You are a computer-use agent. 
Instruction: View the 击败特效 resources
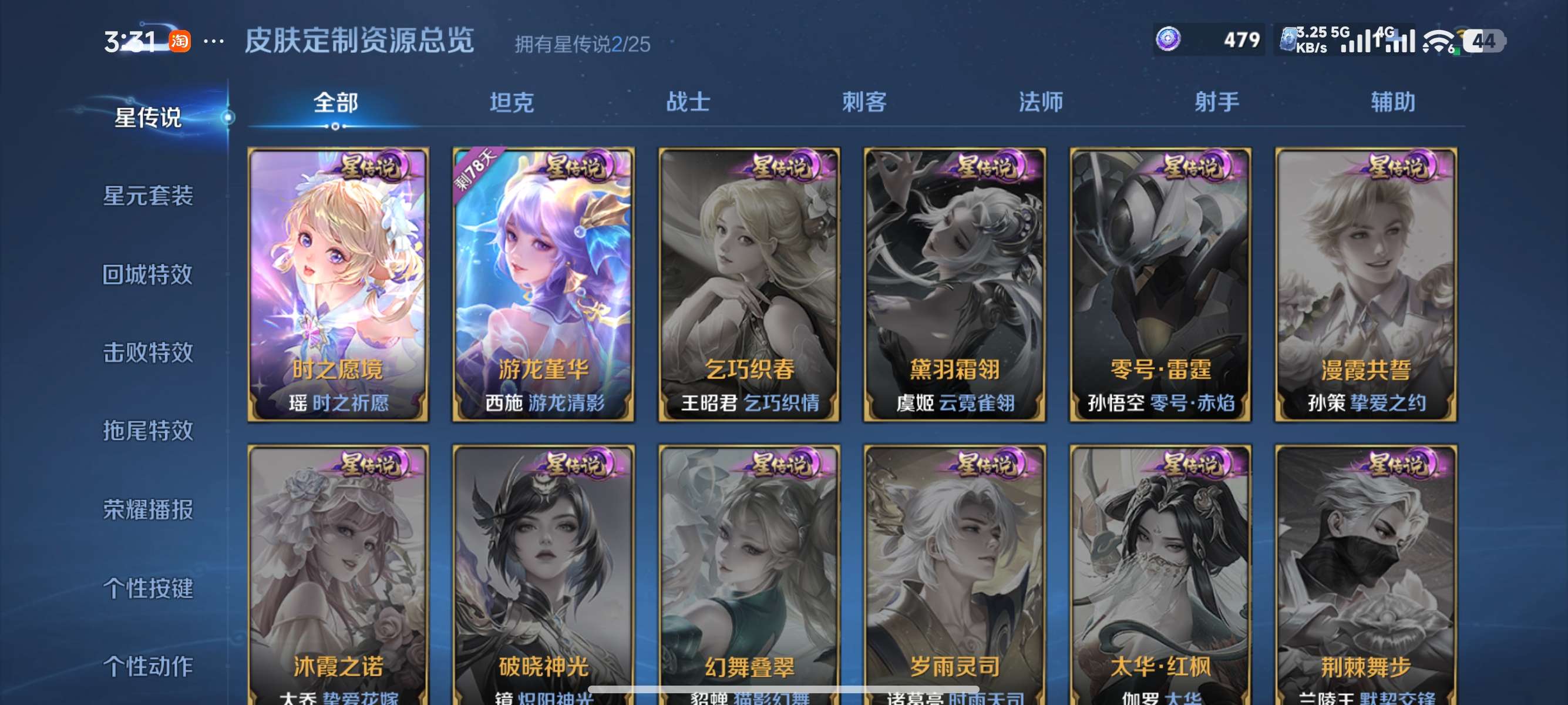[148, 353]
